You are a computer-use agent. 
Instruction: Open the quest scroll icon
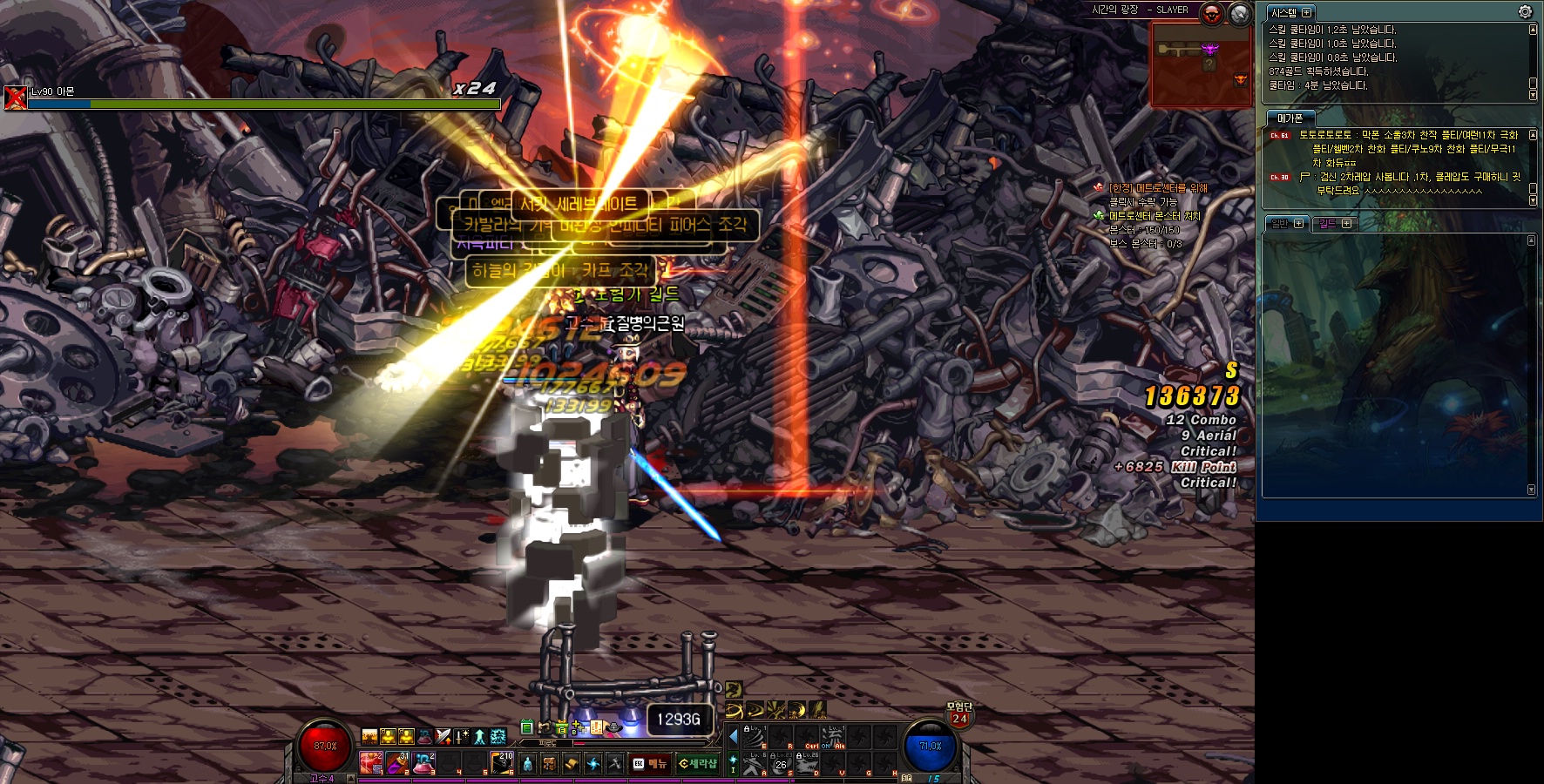(x=571, y=764)
